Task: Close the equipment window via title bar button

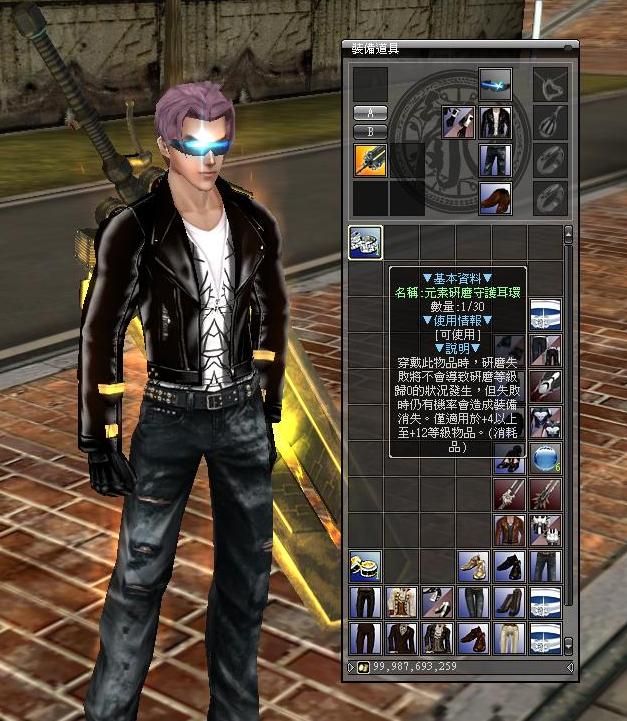Action: tap(571, 46)
